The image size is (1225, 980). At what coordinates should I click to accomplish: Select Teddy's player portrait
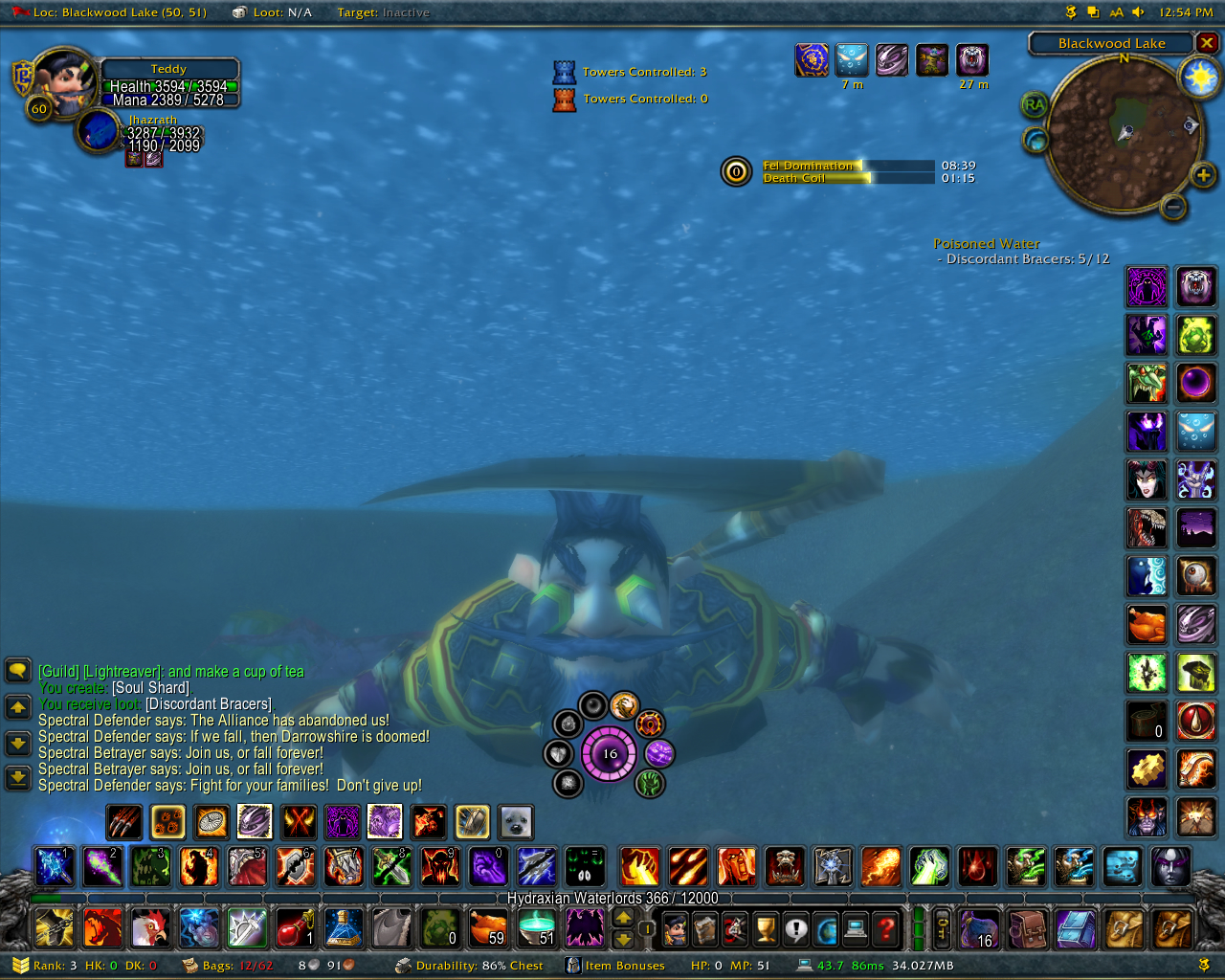pyautogui.click(x=67, y=81)
